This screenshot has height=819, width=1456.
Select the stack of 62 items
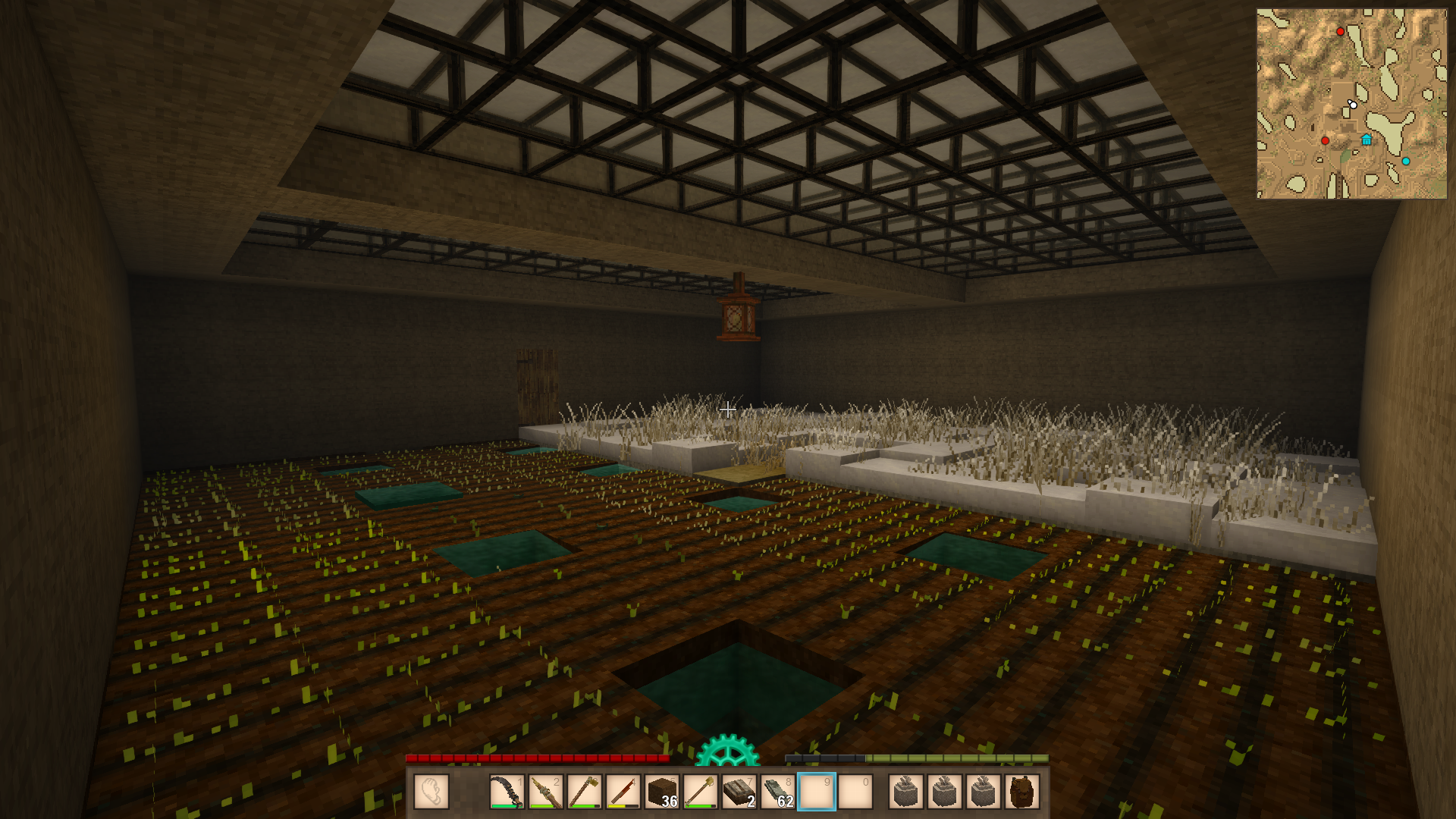click(777, 792)
